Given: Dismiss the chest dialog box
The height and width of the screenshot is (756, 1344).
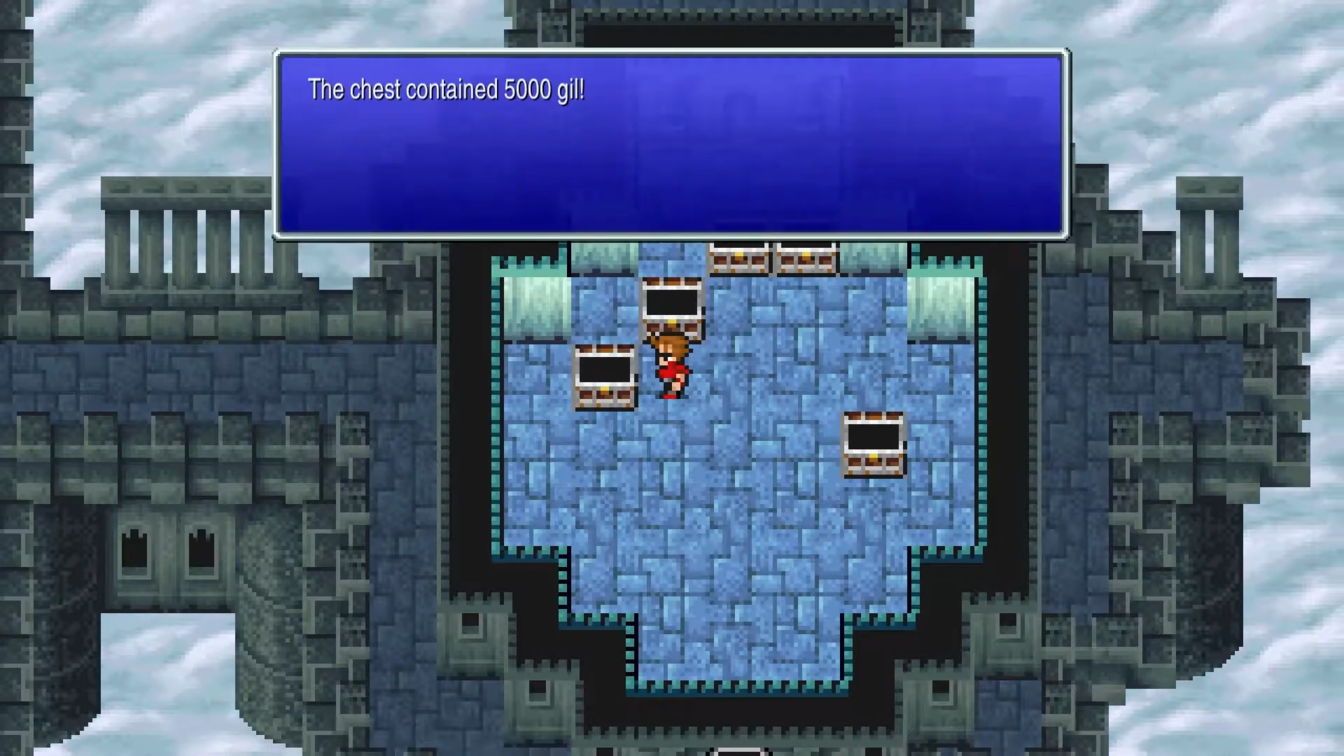Looking at the screenshot, I should pos(670,145).
